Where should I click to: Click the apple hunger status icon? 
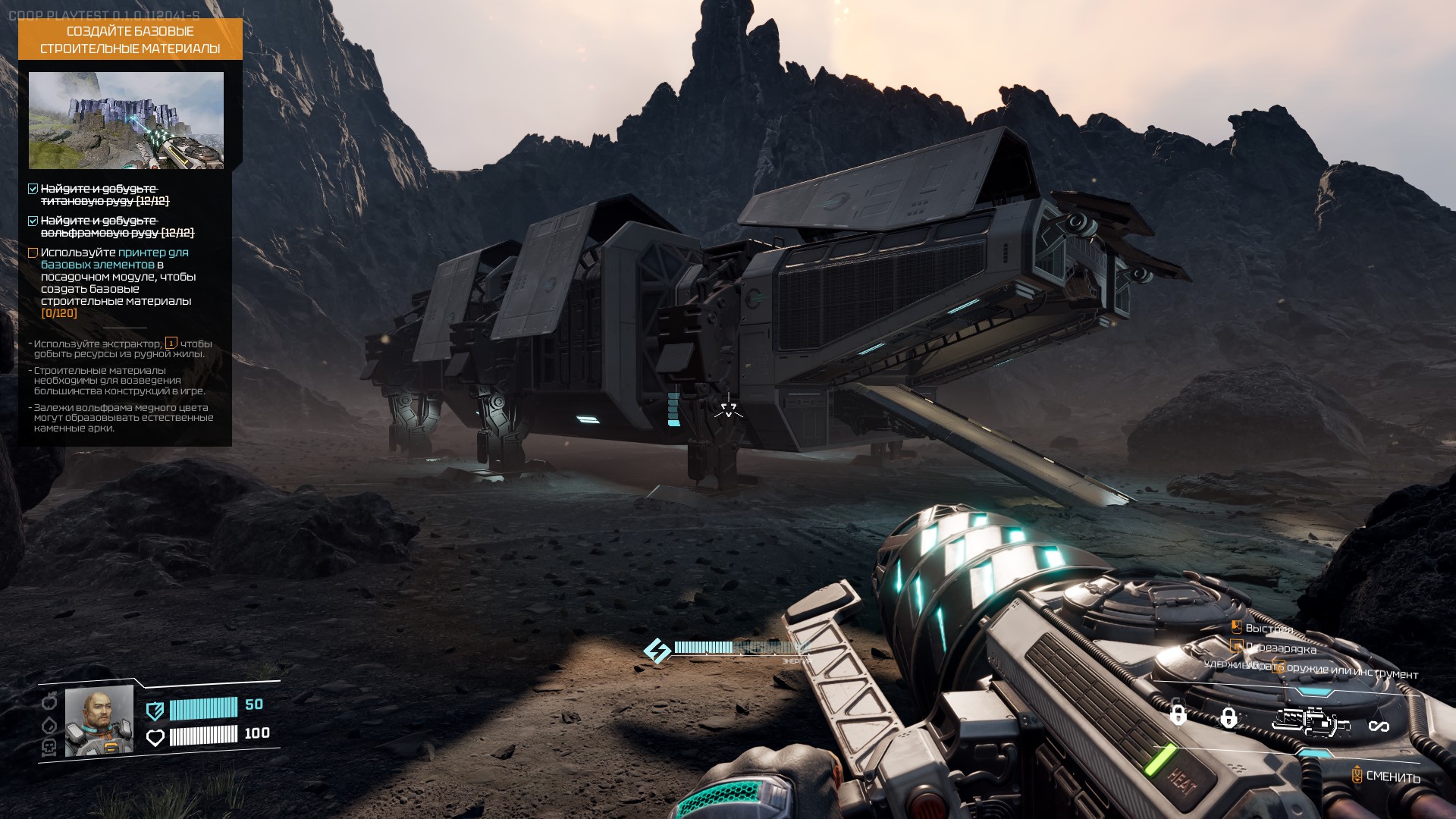(48, 701)
